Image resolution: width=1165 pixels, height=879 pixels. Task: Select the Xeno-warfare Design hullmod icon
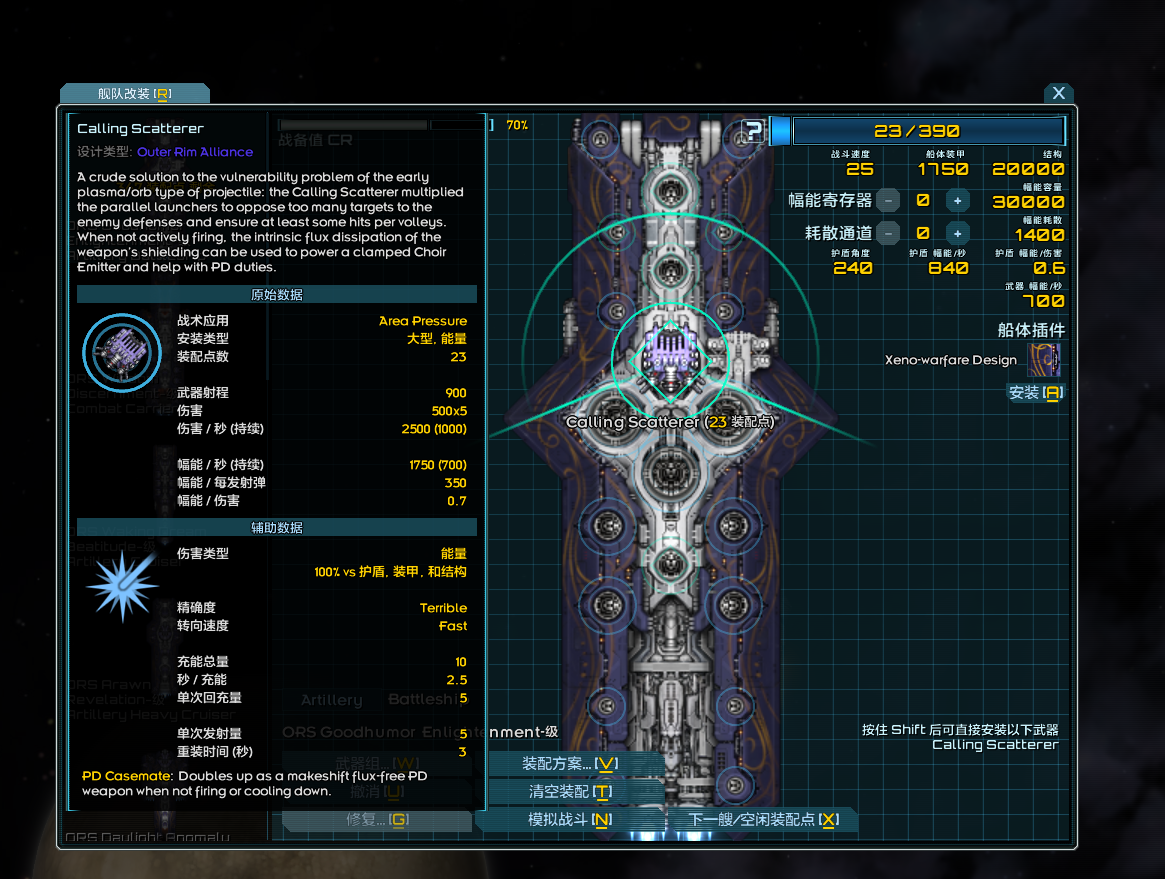pyautogui.click(x=1044, y=360)
